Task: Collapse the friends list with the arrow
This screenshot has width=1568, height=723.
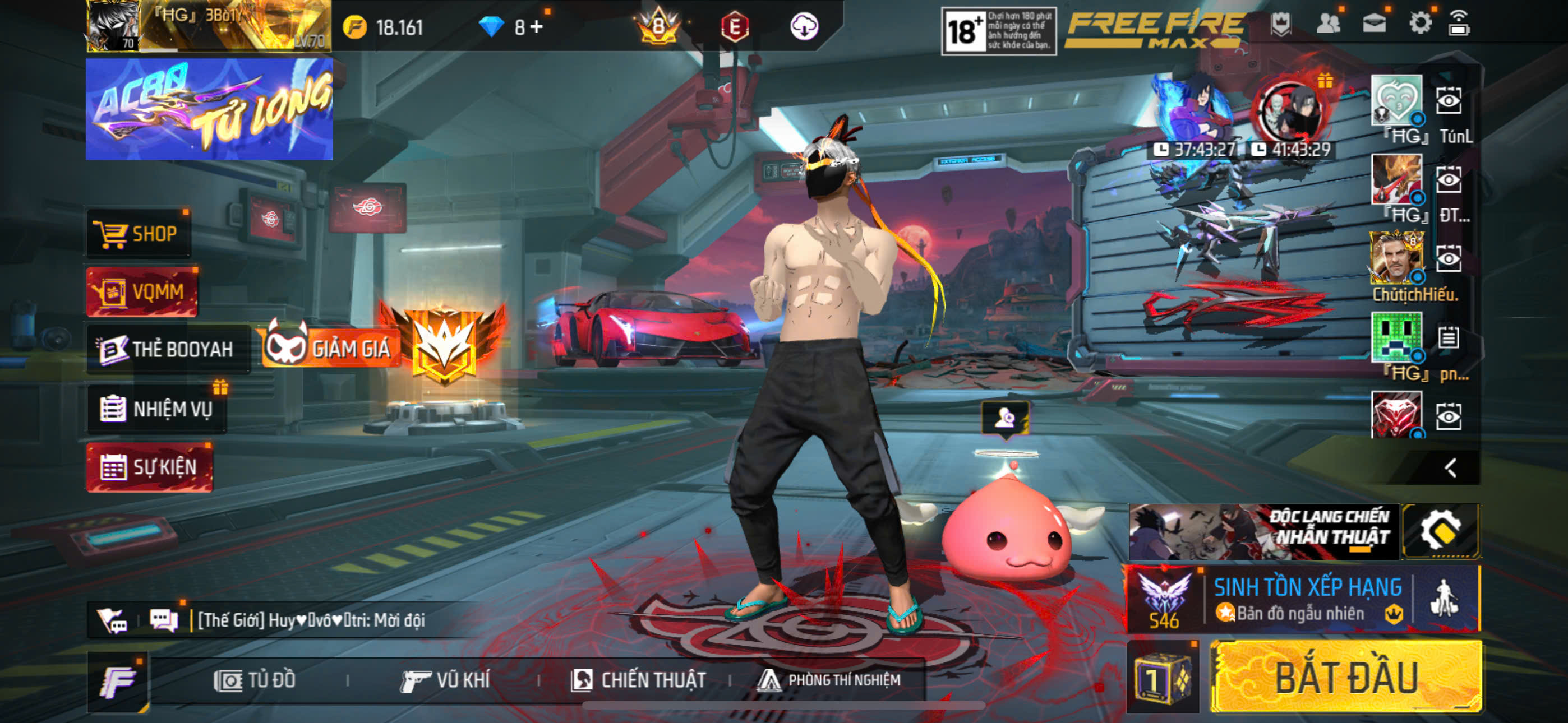Action: 1451,467
